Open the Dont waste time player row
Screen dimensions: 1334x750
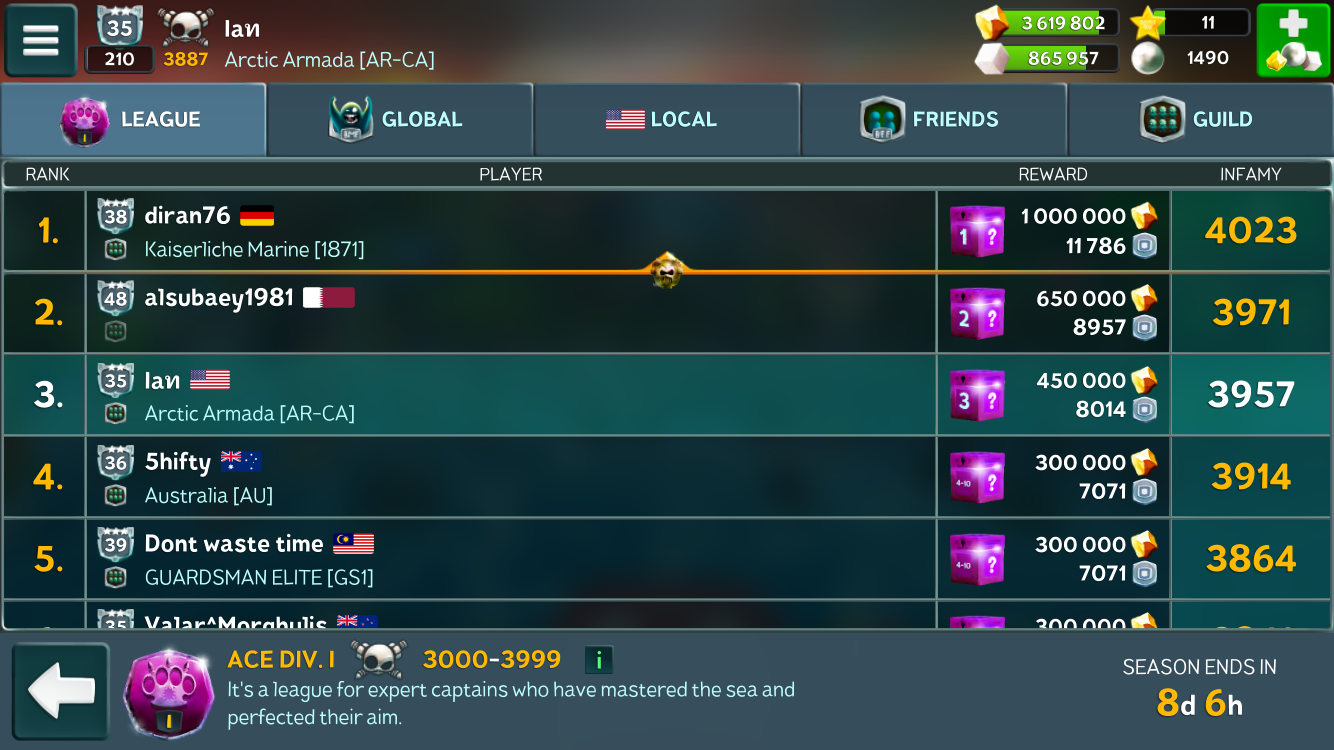click(x=510, y=559)
